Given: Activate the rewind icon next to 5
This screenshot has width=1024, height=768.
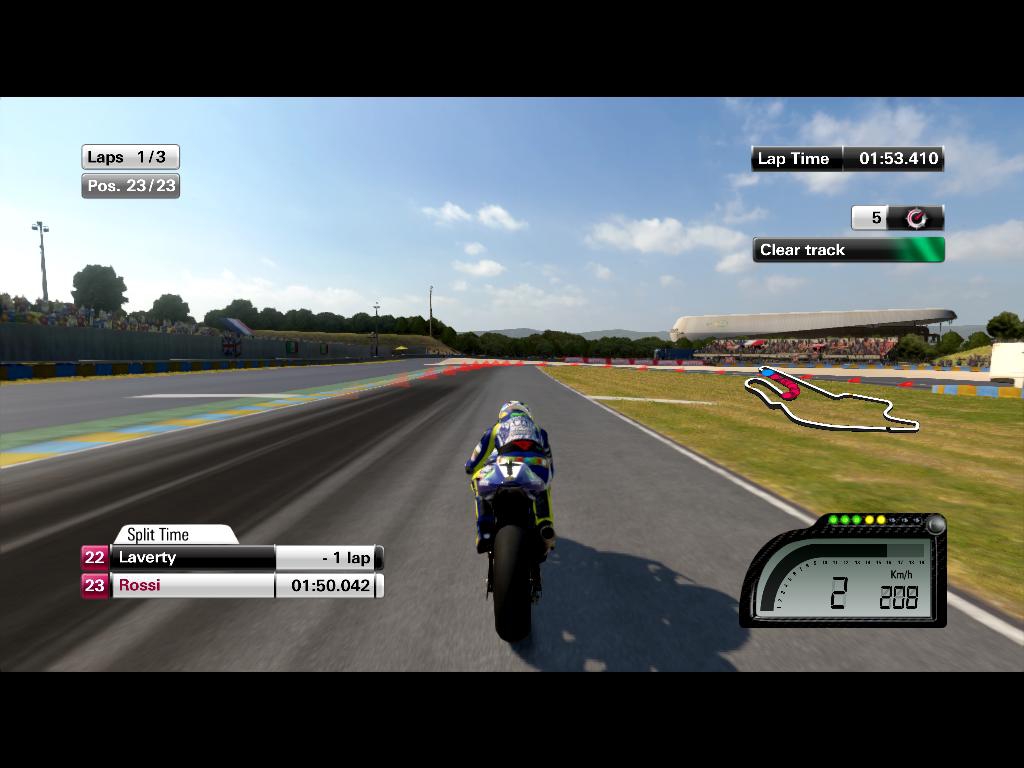Looking at the screenshot, I should coord(915,218).
